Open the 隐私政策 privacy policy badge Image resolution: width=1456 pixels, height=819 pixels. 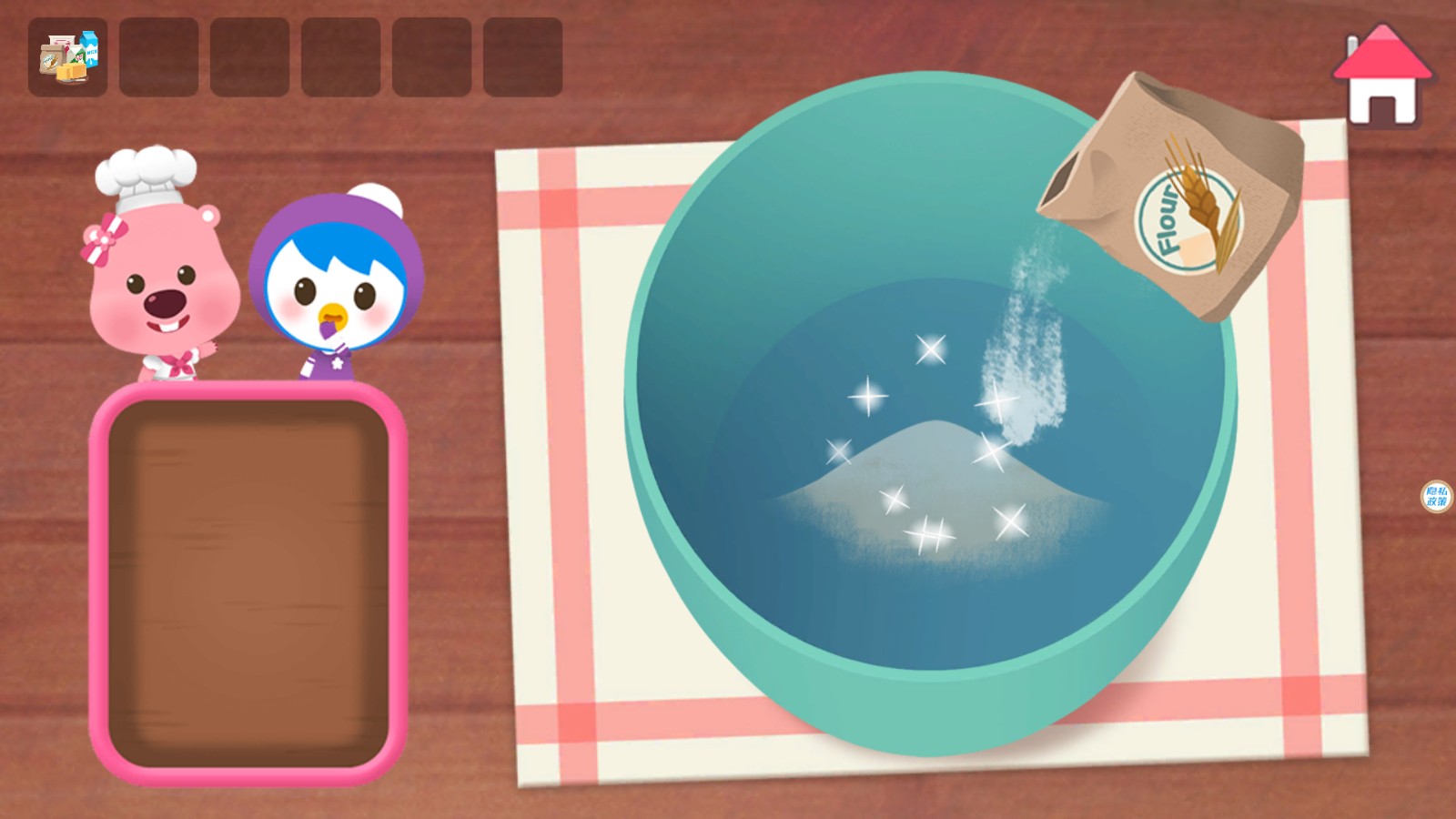pyautogui.click(x=1435, y=496)
